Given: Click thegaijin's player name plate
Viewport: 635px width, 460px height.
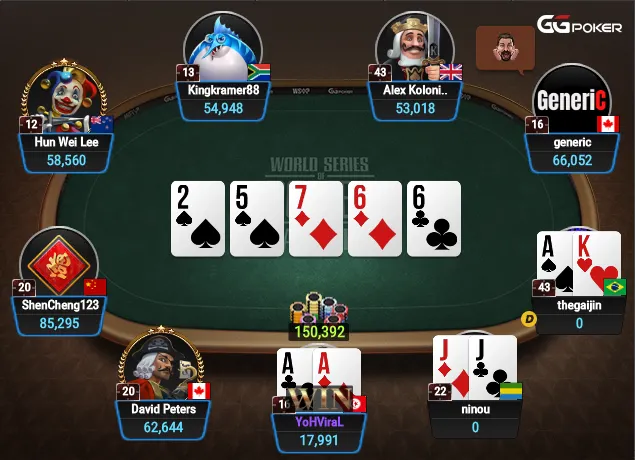Looking at the screenshot, I should point(580,314).
